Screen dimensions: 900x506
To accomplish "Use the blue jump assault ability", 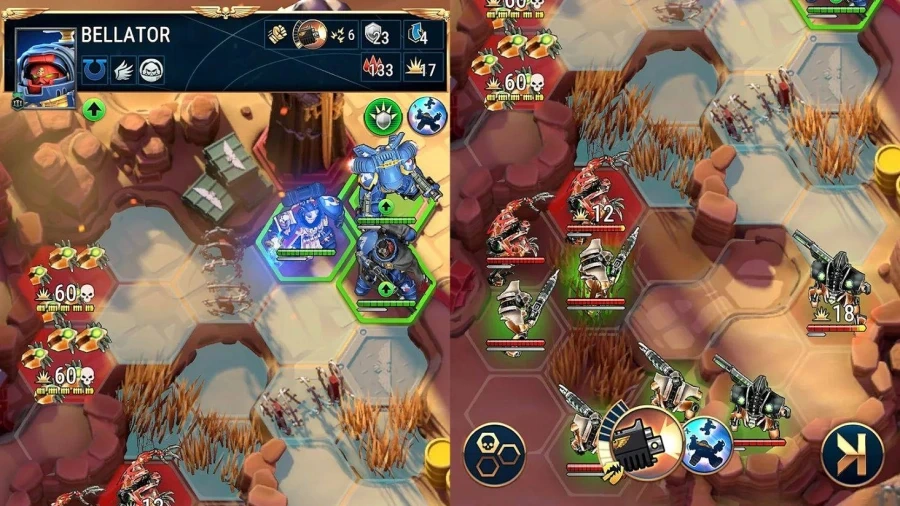I will tap(708, 442).
